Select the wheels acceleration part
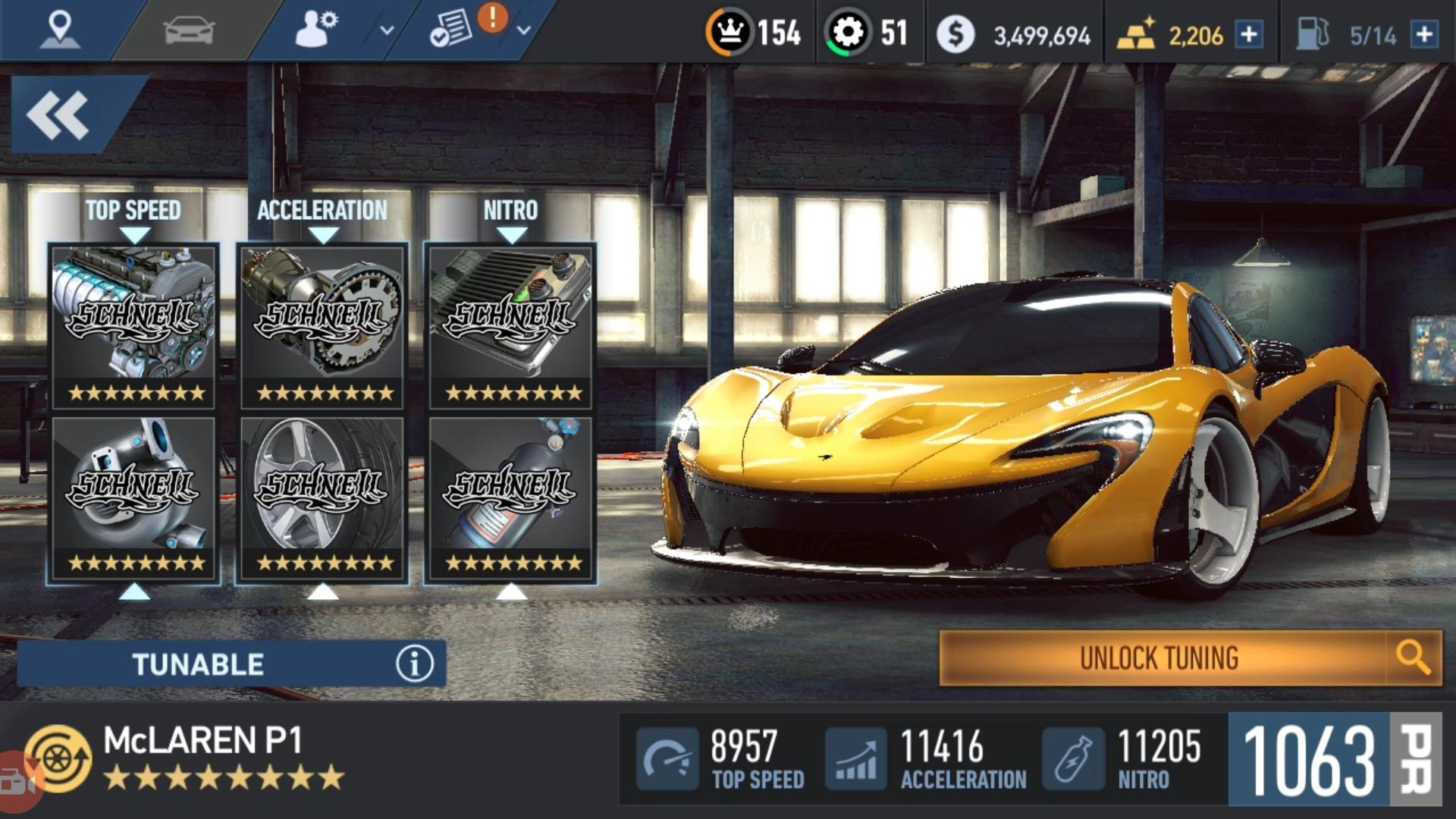The width and height of the screenshot is (1456, 819). click(322, 497)
